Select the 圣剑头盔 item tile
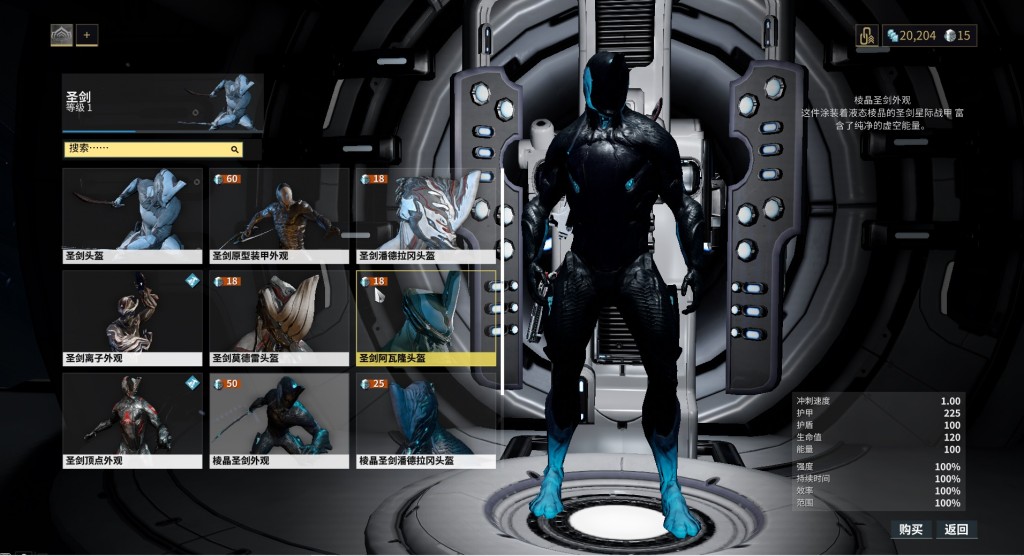1024x556 pixels. (x=132, y=214)
